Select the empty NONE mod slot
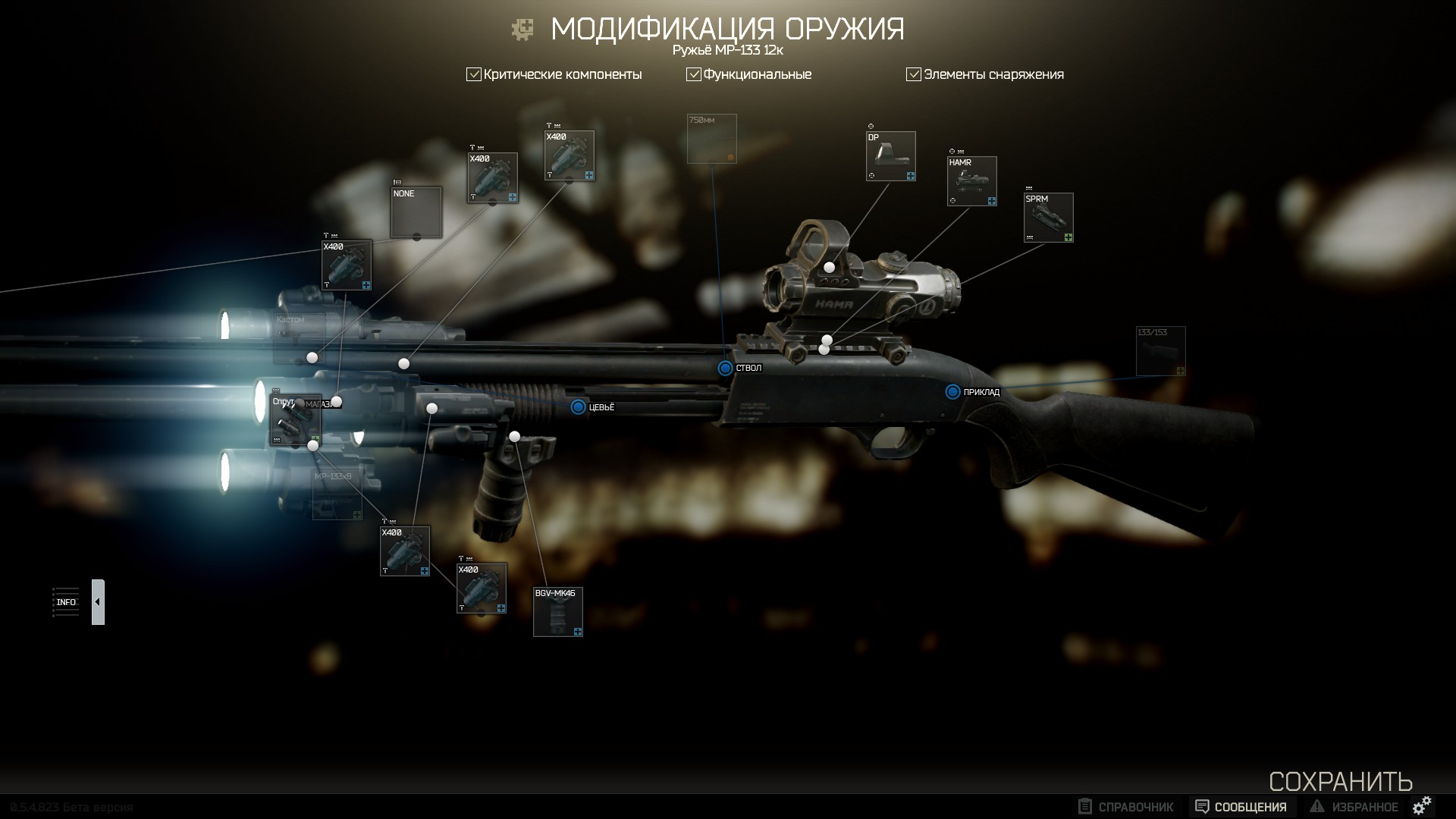Screen dimensions: 1456x819 point(416,212)
